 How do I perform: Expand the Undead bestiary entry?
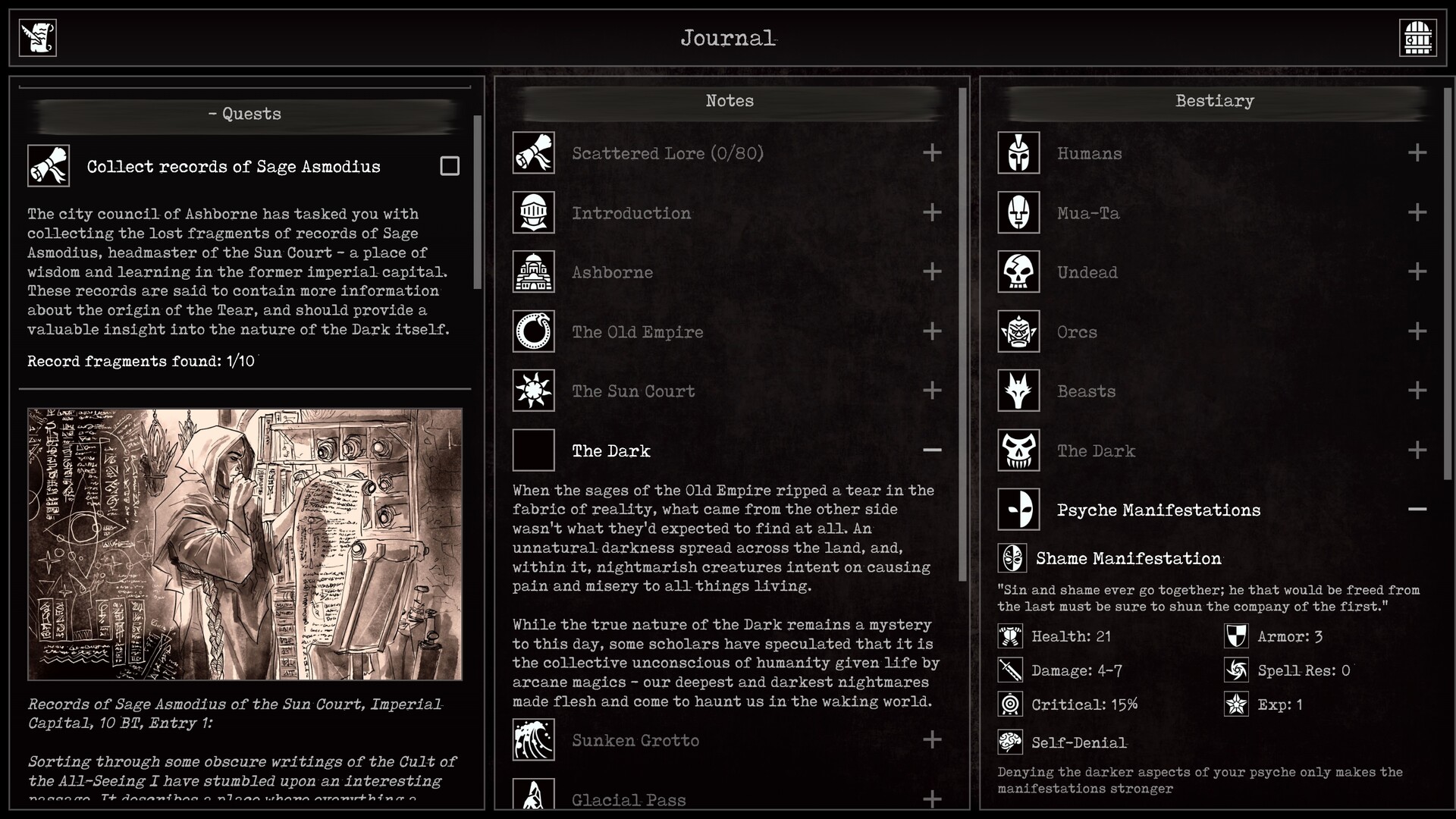click(x=1417, y=272)
